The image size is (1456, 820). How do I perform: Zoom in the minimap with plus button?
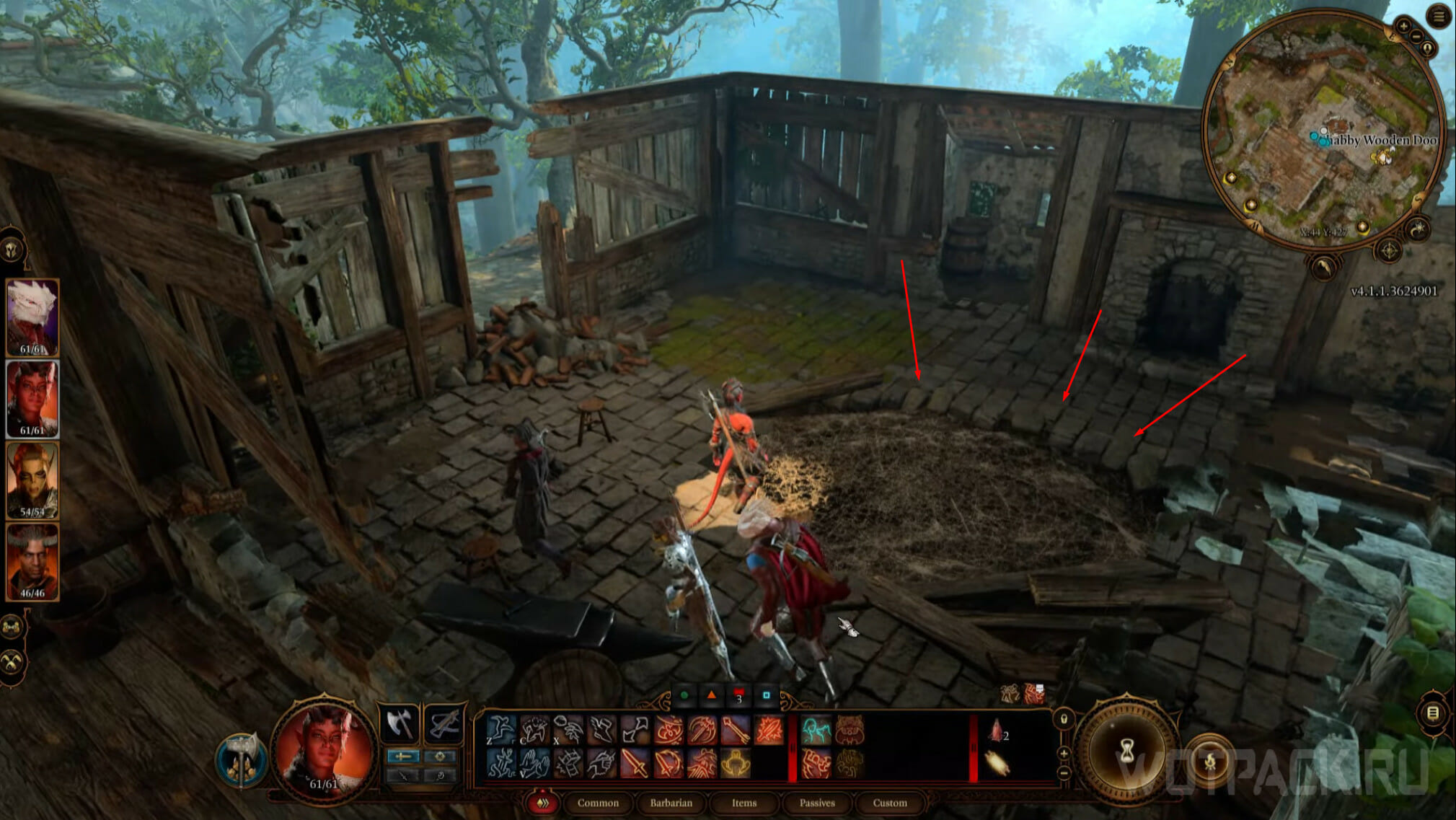click(1403, 26)
